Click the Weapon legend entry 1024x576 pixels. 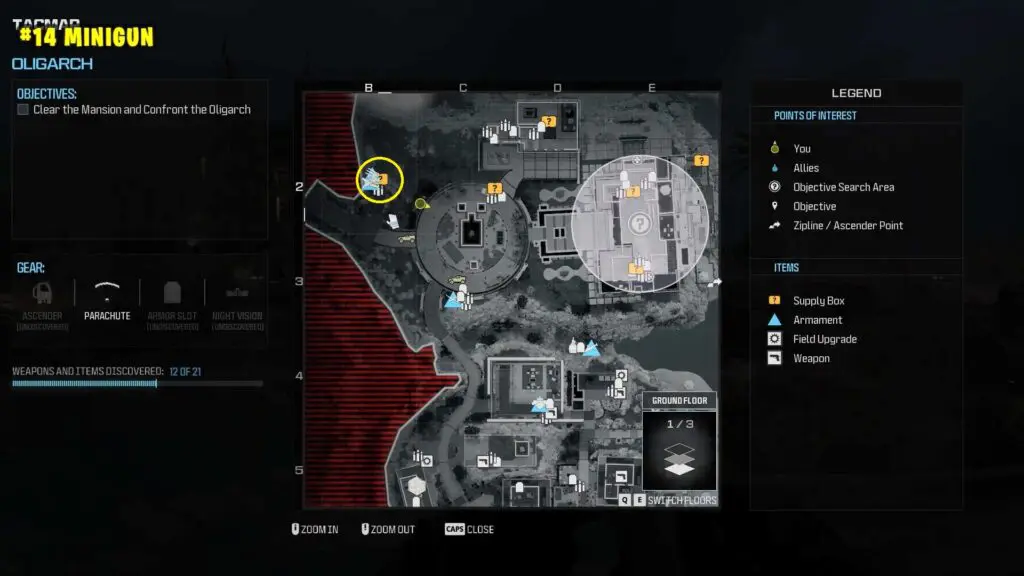pyautogui.click(x=811, y=358)
